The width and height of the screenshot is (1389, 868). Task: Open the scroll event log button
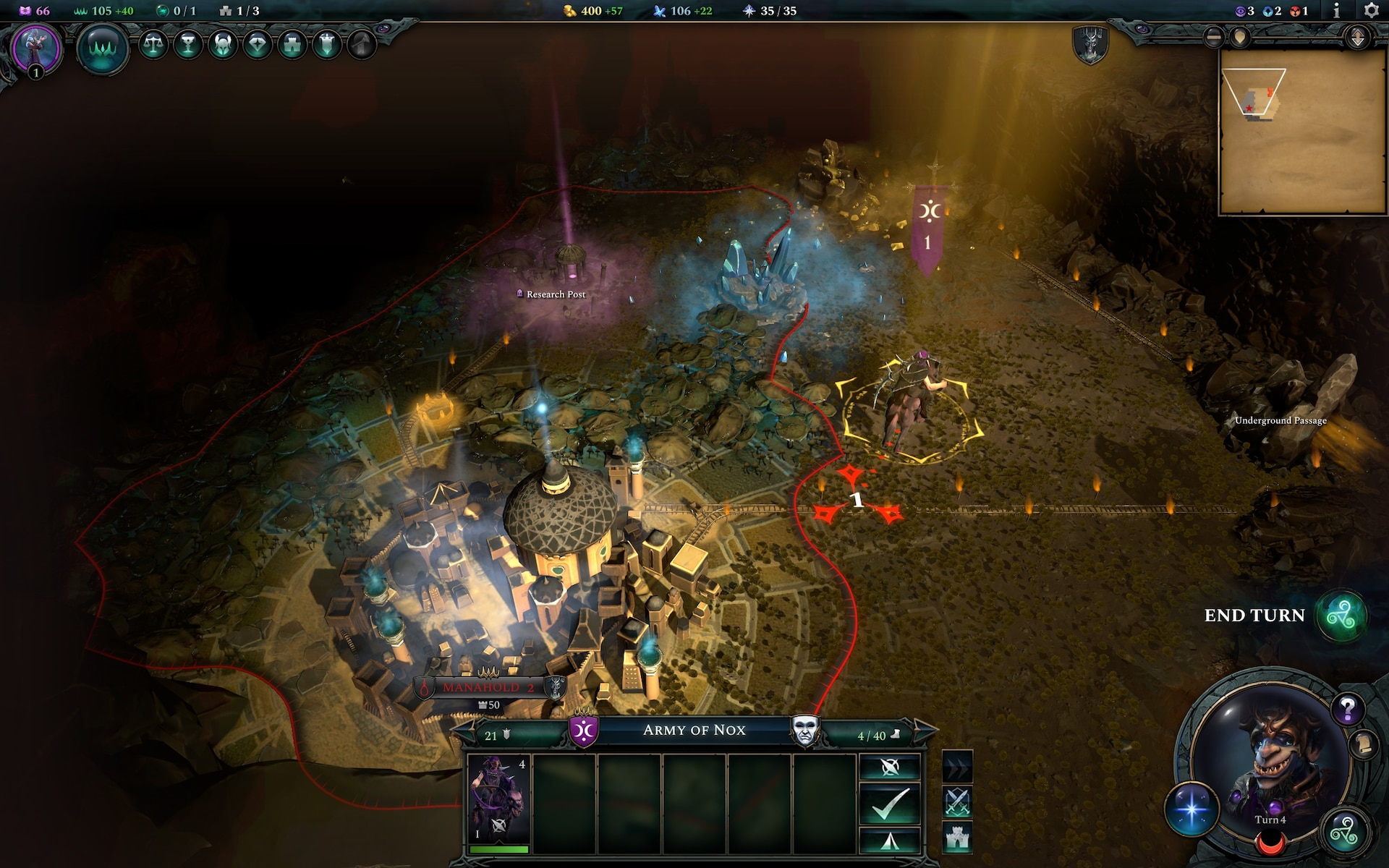(x=1364, y=744)
